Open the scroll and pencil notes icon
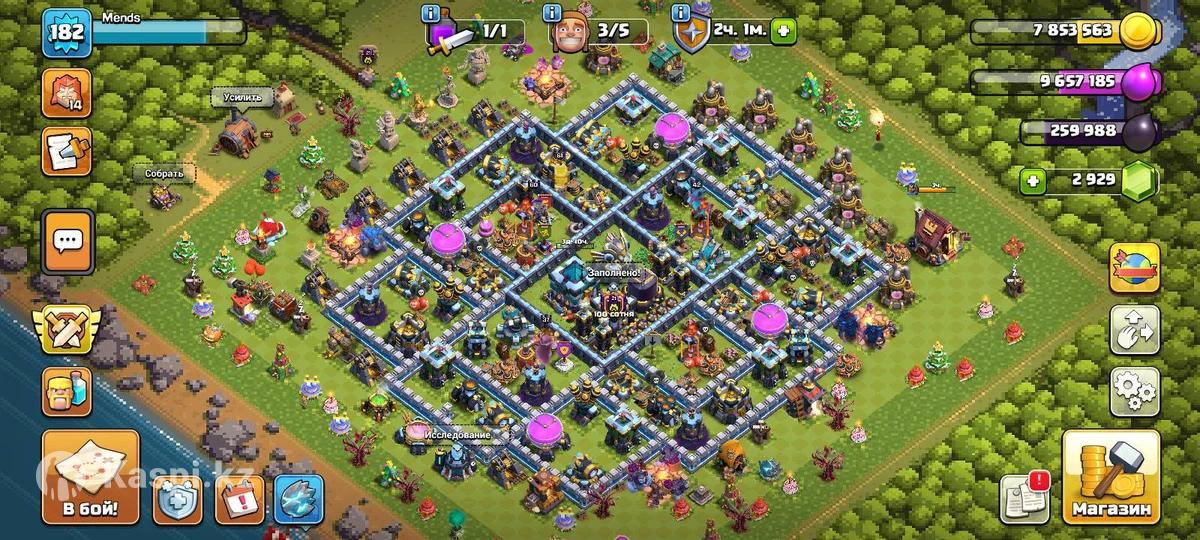Viewport: 1200px width, 540px height. (66, 151)
